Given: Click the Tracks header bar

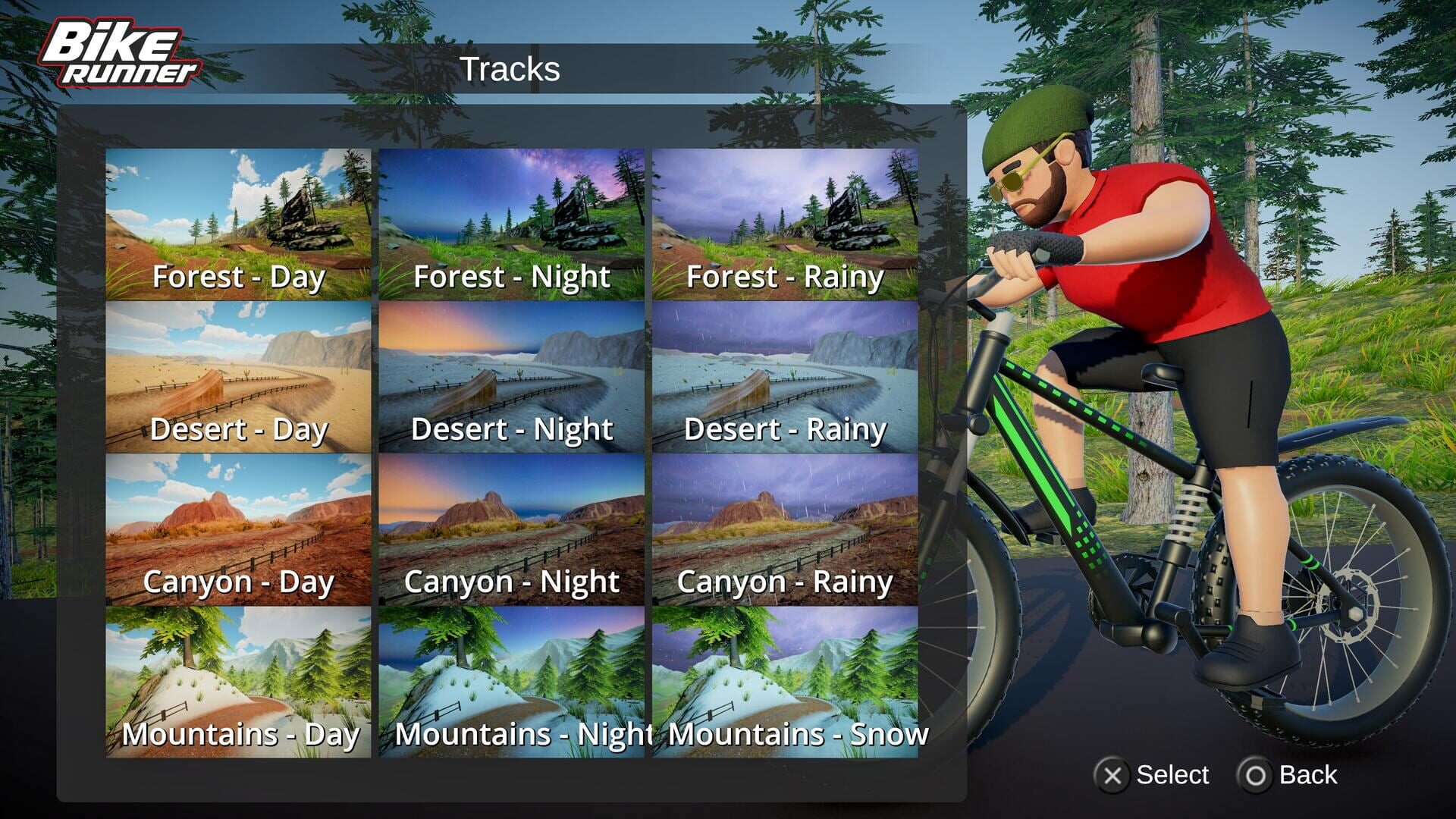Looking at the screenshot, I should click(x=512, y=70).
